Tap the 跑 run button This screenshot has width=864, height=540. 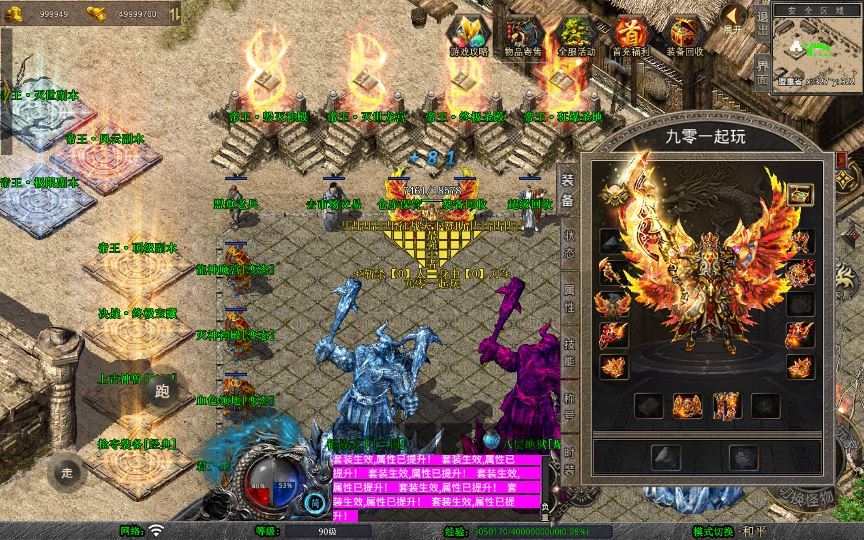[163, 391]
